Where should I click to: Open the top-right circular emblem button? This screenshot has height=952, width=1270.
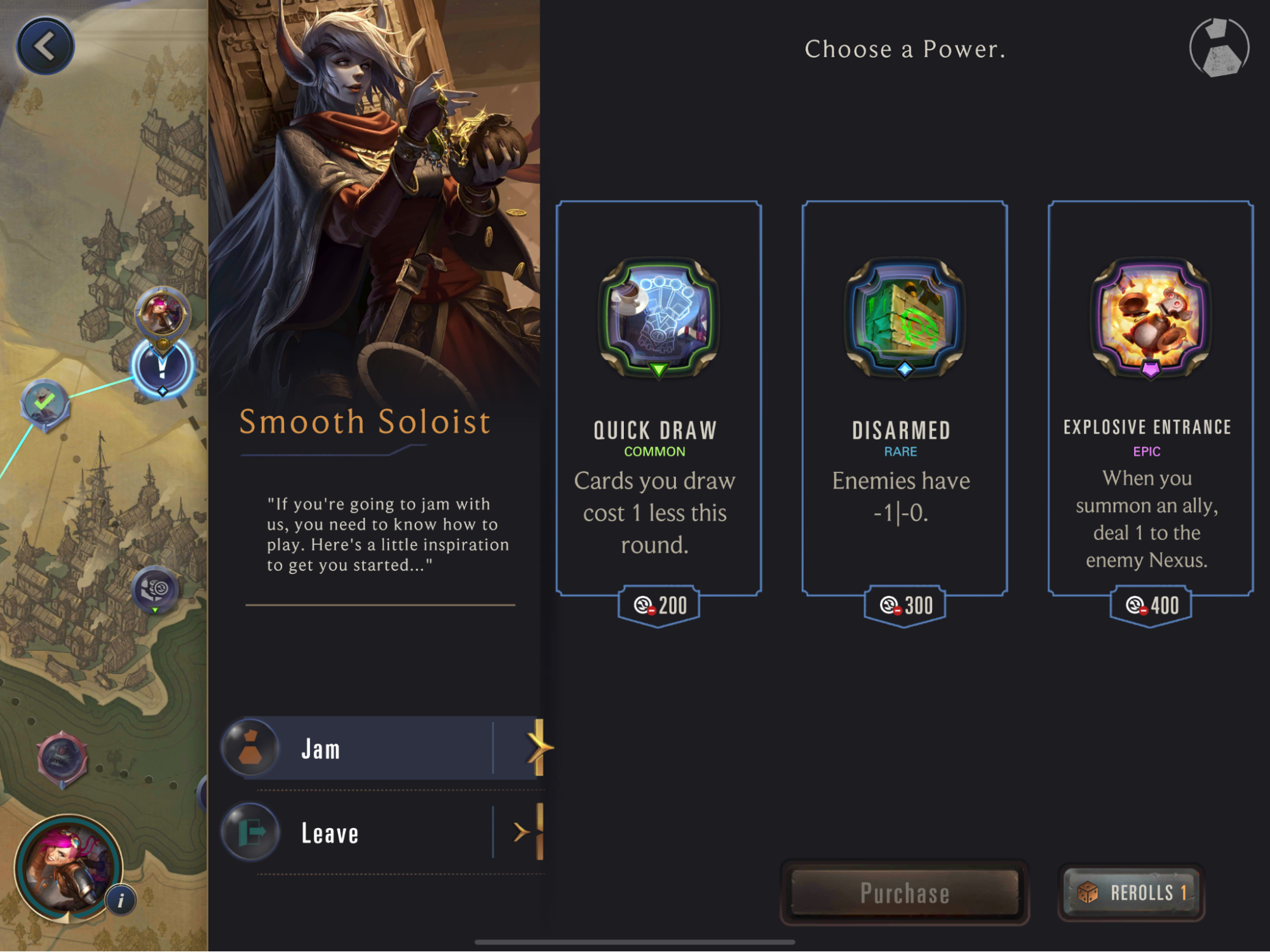(x=1219, y=48)
